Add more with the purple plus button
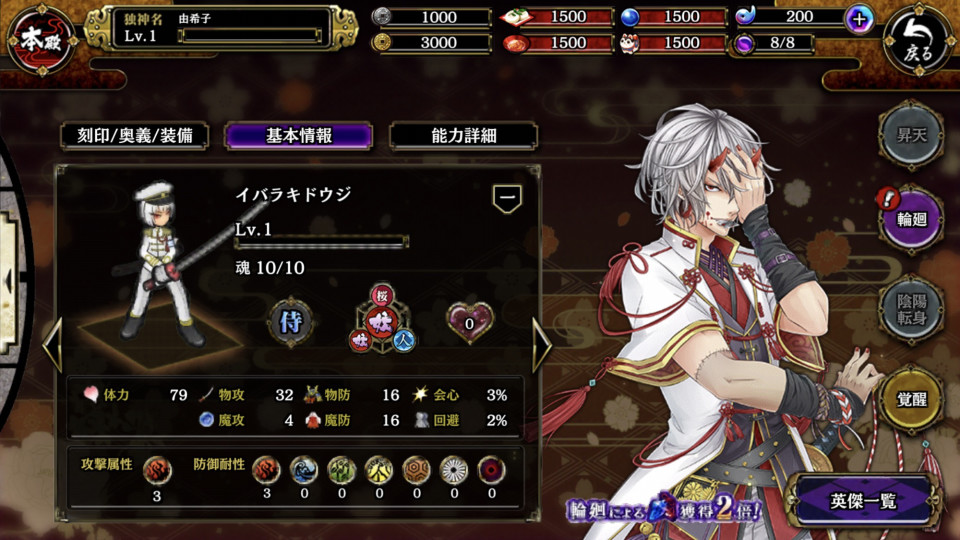The height and width of the screenshot is (540, 960). (858, 18)
